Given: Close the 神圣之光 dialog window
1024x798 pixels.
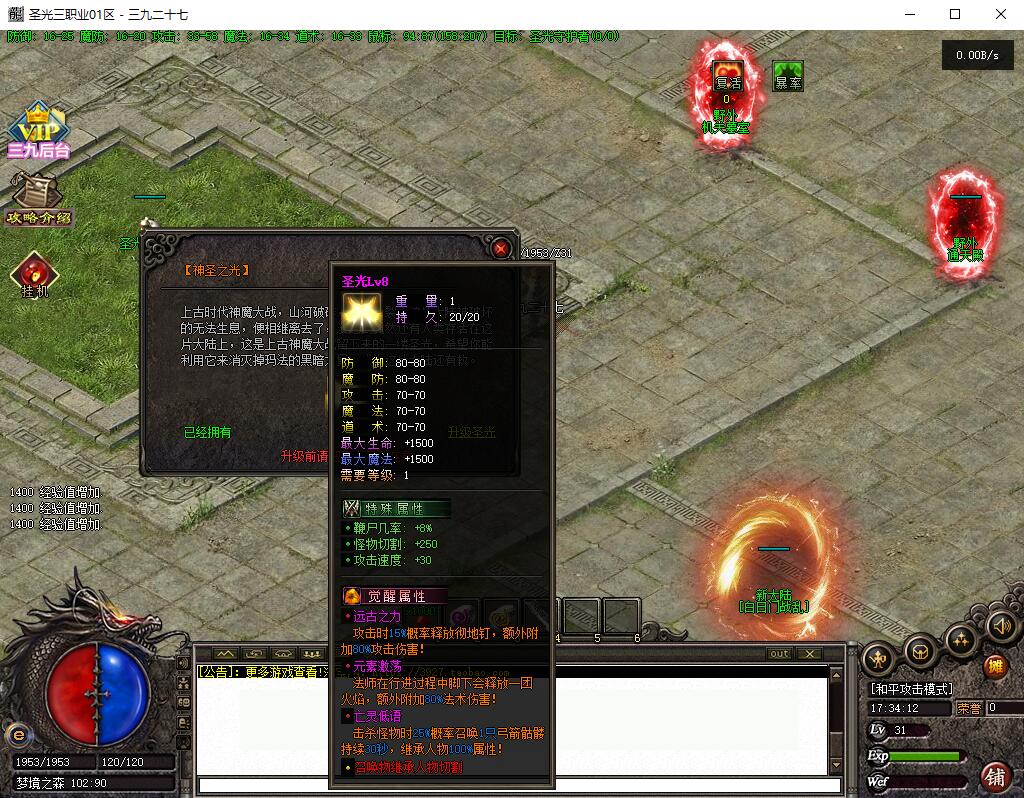Looking at the screenshot, I should pyautogui.click(x=501, y=248).
